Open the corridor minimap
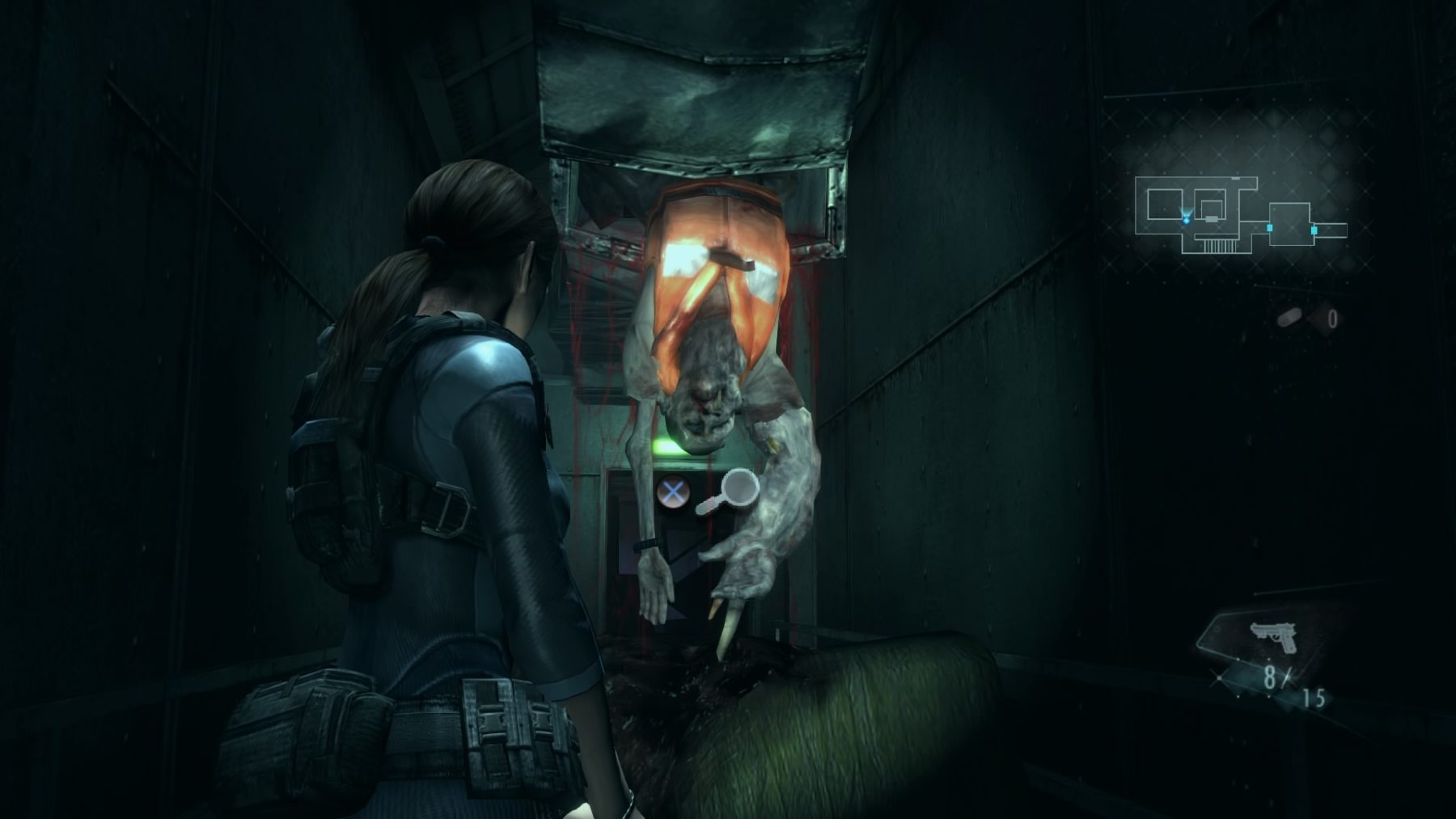This screenshot has height=819, width=1456. pos(1240,214)
